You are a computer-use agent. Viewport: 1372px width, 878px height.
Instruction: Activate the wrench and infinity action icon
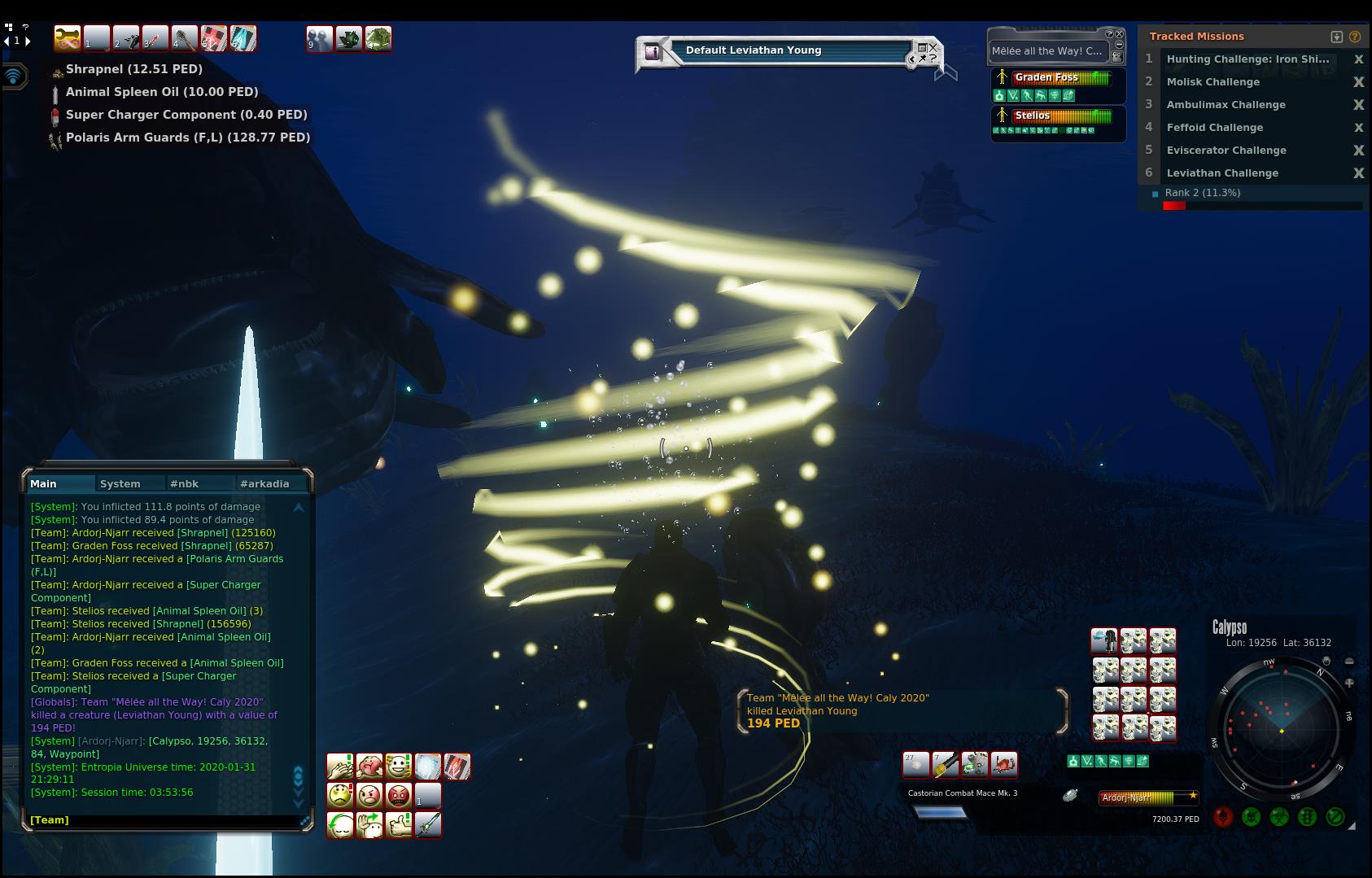[x=68, y=38]
